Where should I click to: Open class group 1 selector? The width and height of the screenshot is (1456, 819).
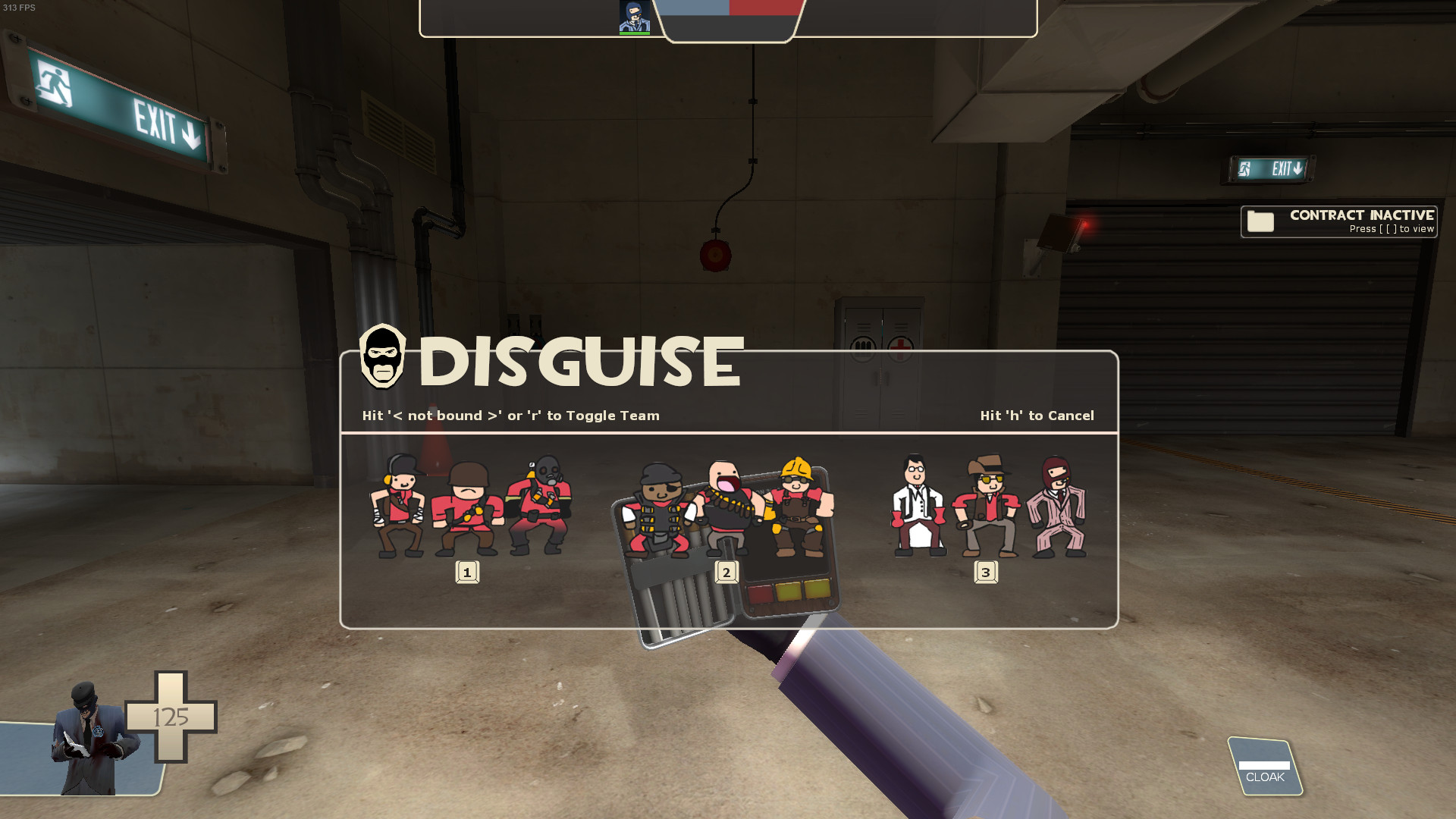468,573
